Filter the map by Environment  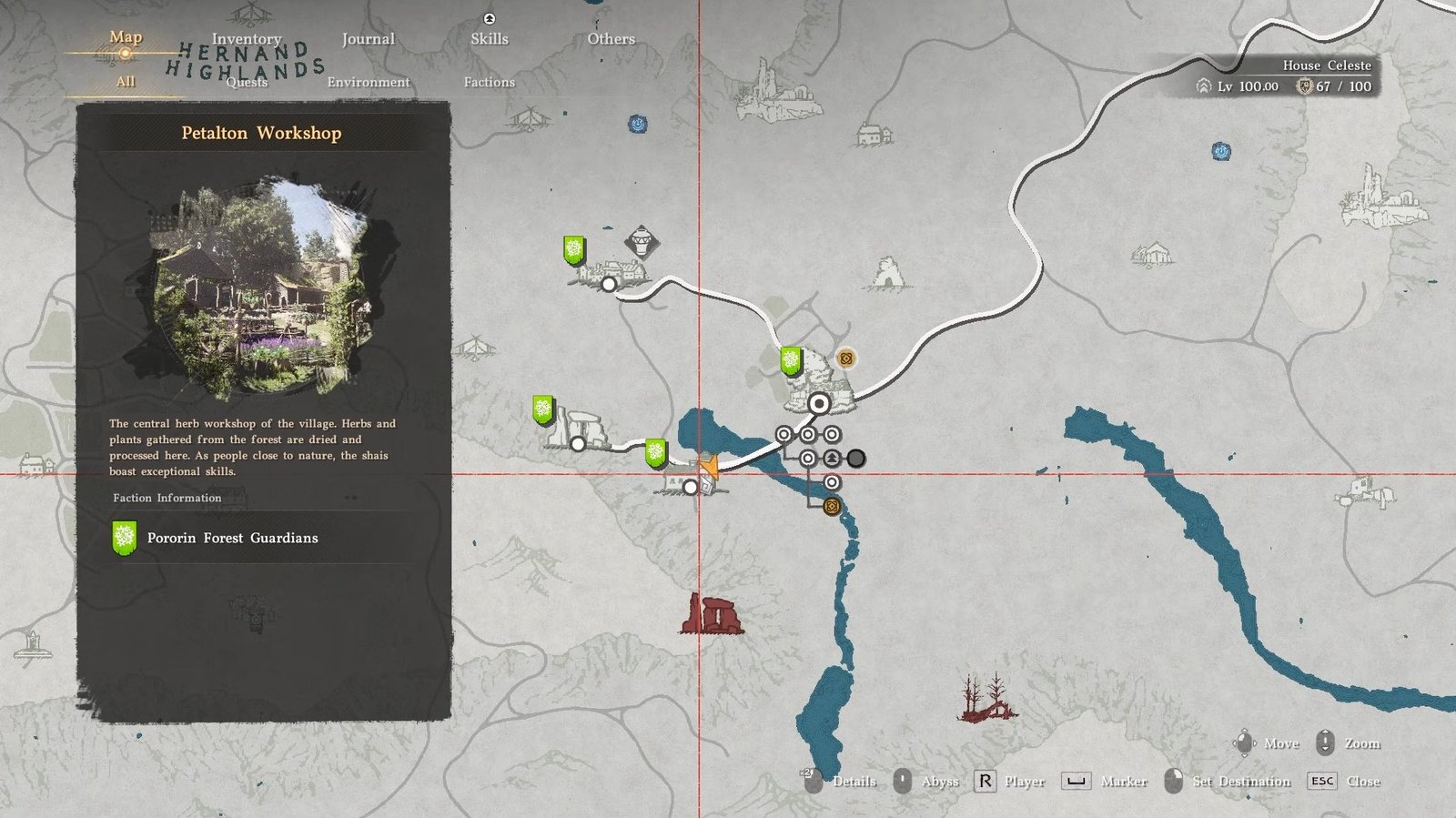(x=368, y=82)
